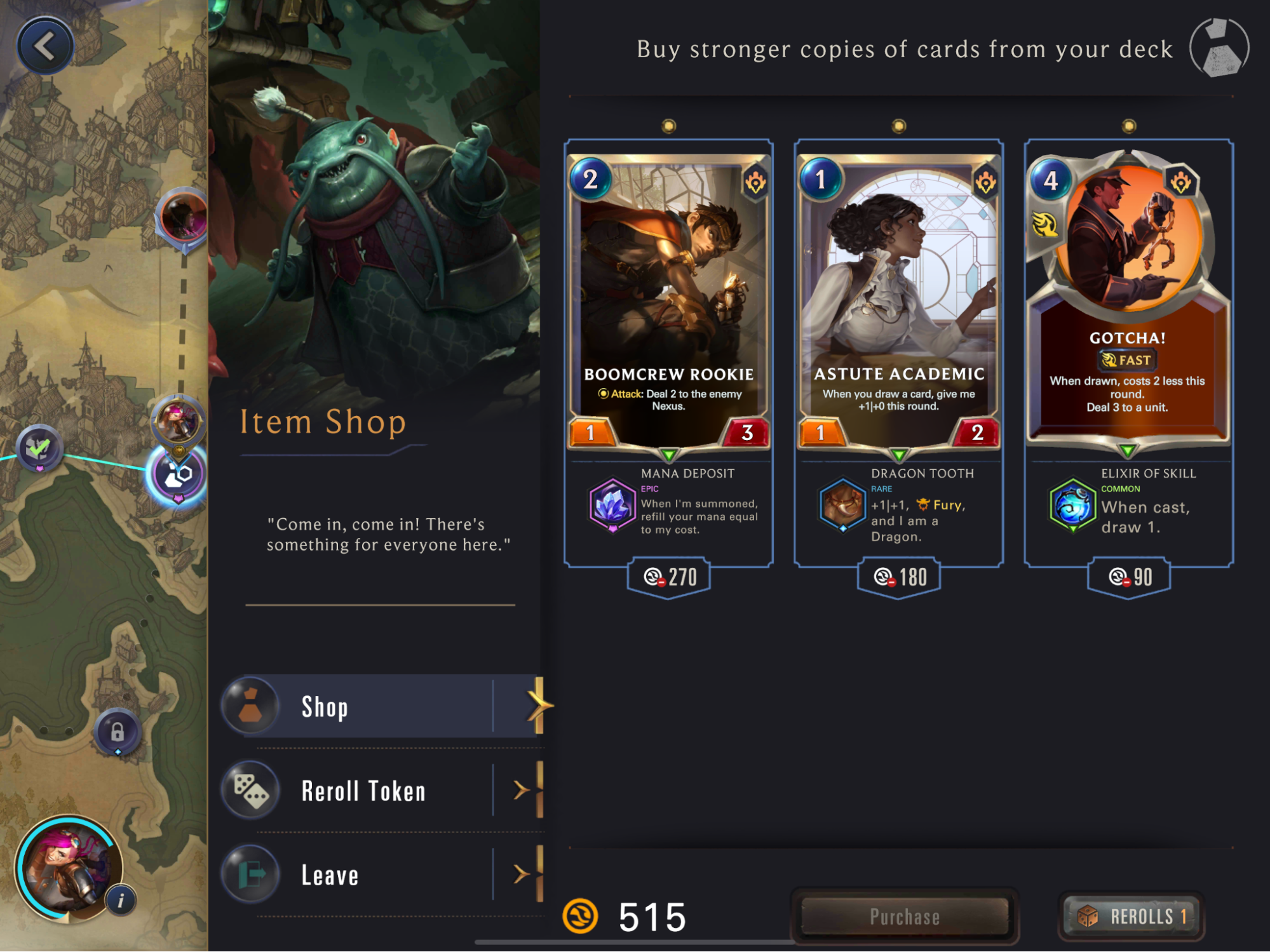1270x952 pixels.
Task: Select the Boomcrew Rookie card
Action: click(x=668, y=298)
